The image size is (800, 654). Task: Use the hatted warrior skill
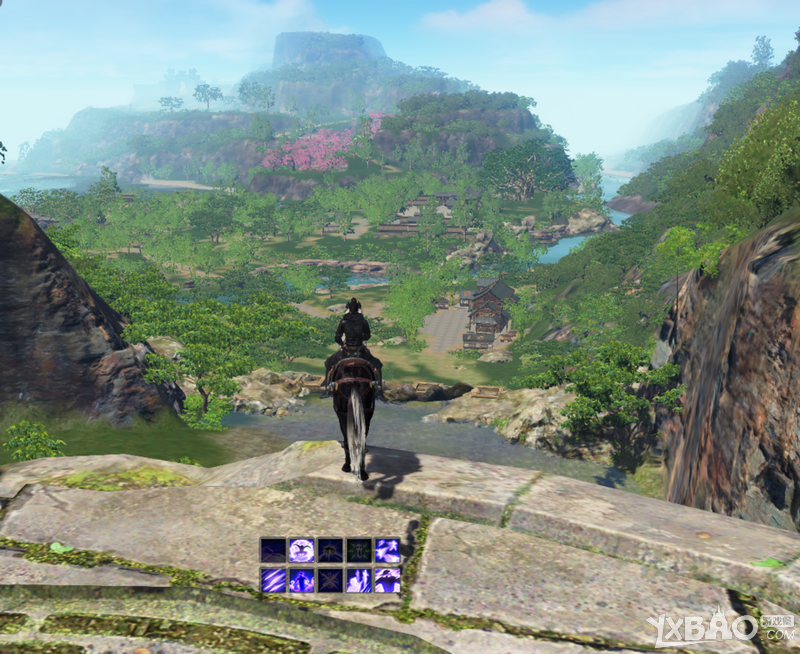387,580
